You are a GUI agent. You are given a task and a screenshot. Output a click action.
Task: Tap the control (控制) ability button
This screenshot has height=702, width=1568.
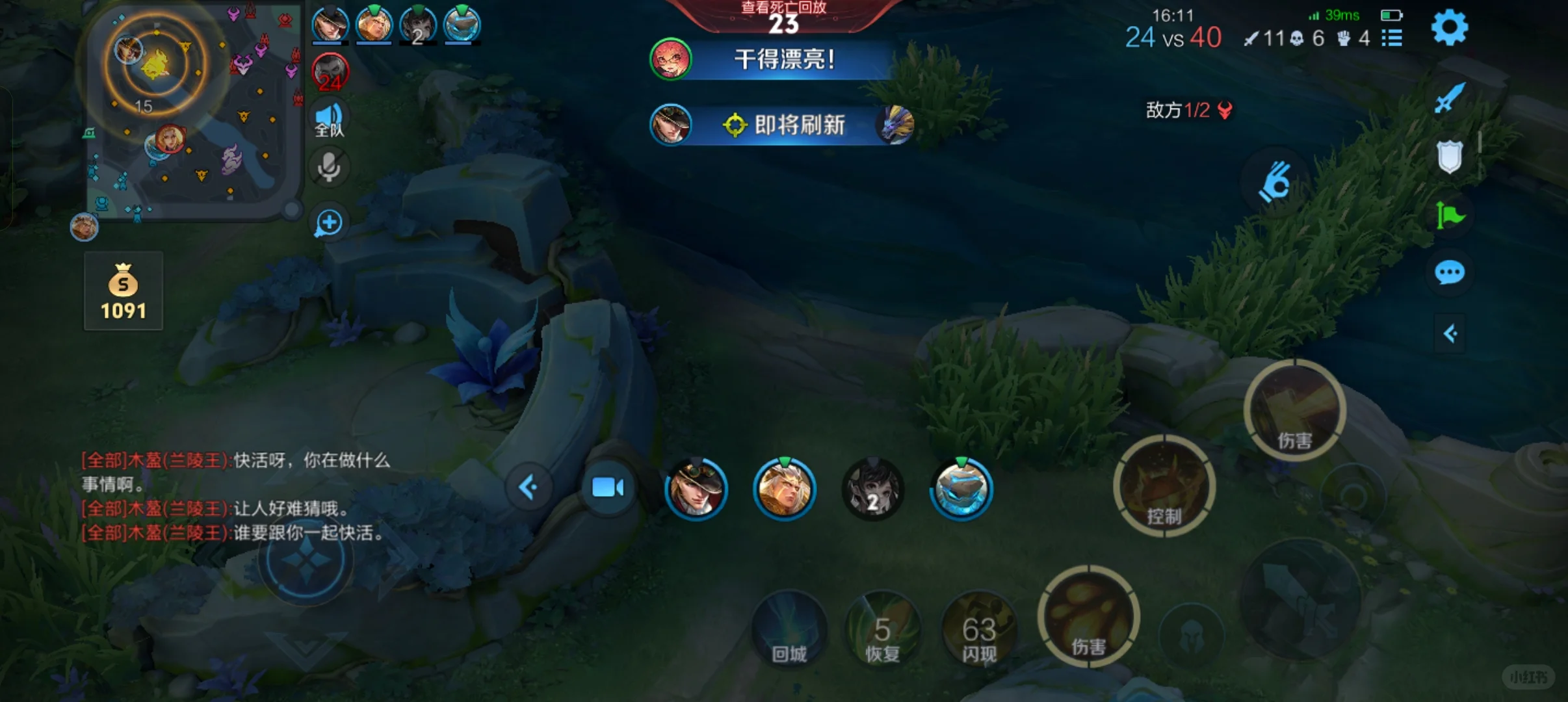coord(1164,487)
